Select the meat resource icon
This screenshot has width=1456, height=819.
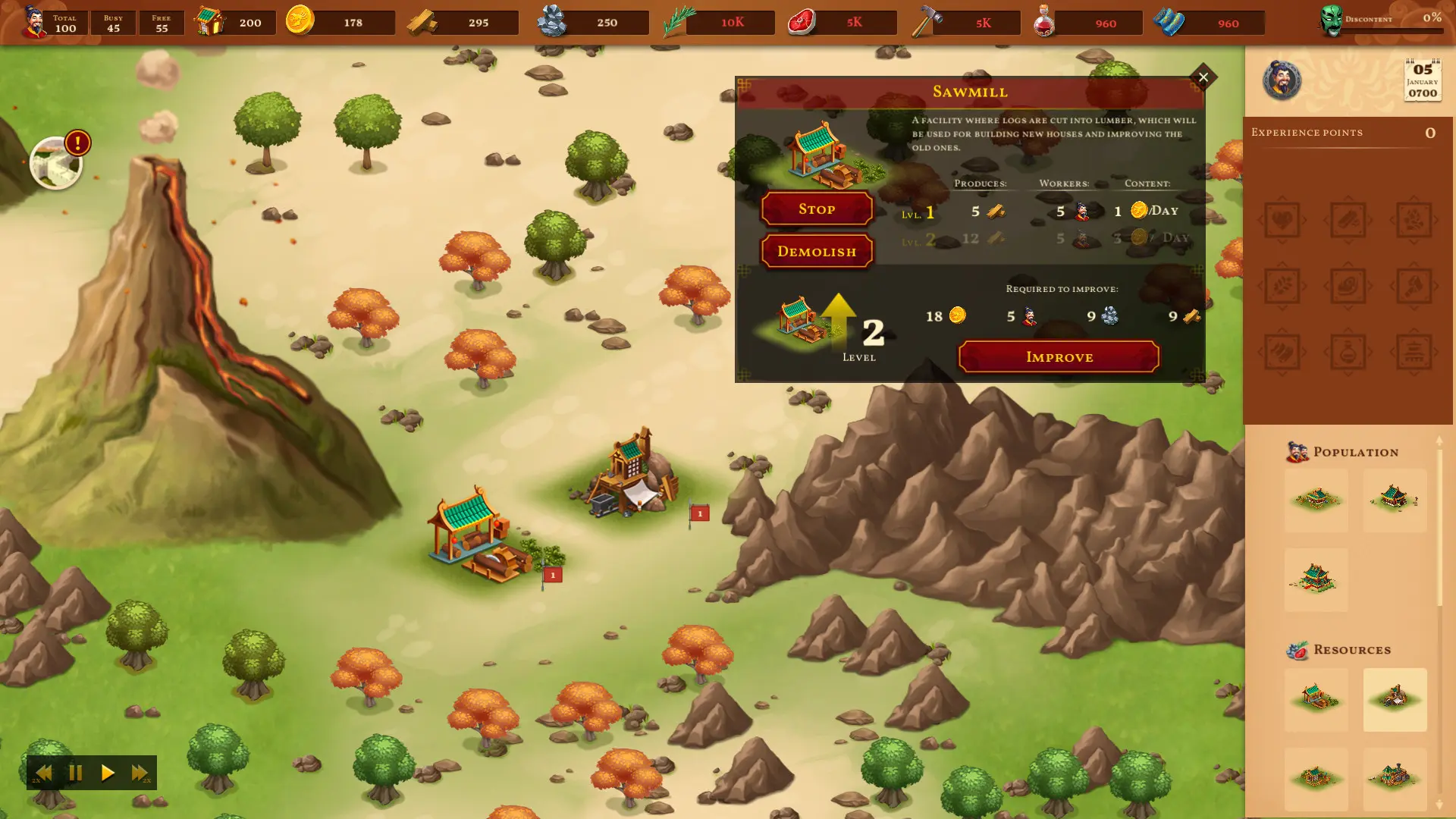tap(802, 22)
